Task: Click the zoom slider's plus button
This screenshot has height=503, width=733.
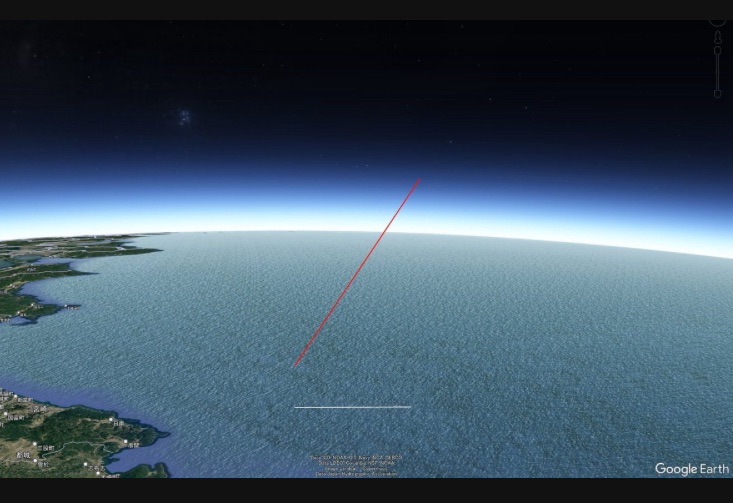Action: coord(717,50)
